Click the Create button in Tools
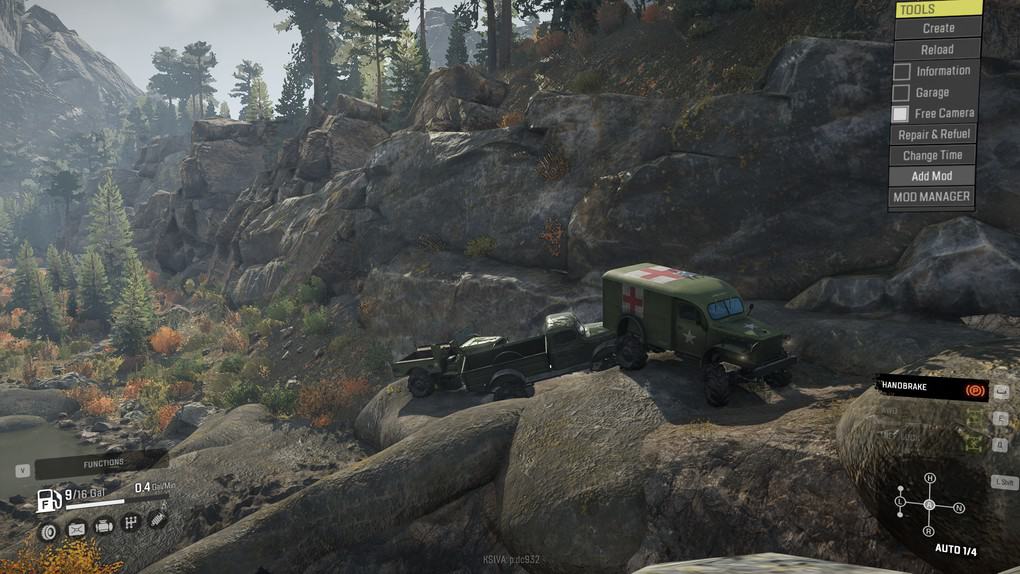The height and width of the screenshot is (574, 1020). (x=937, y=28)
